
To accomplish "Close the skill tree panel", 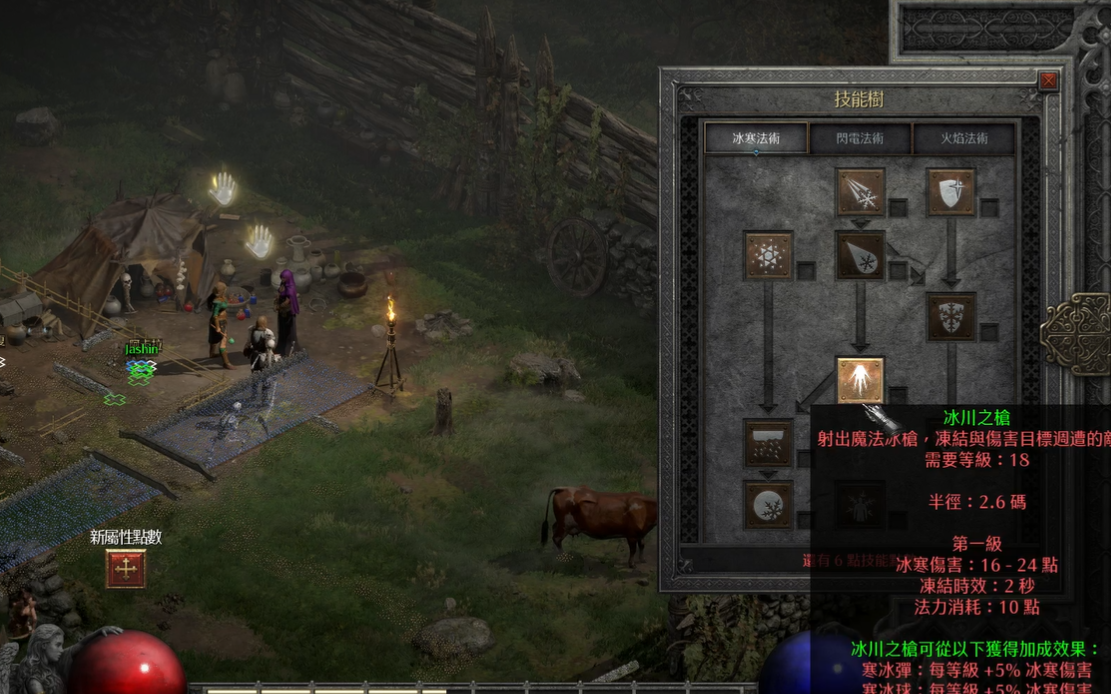I will point(1048,81).
